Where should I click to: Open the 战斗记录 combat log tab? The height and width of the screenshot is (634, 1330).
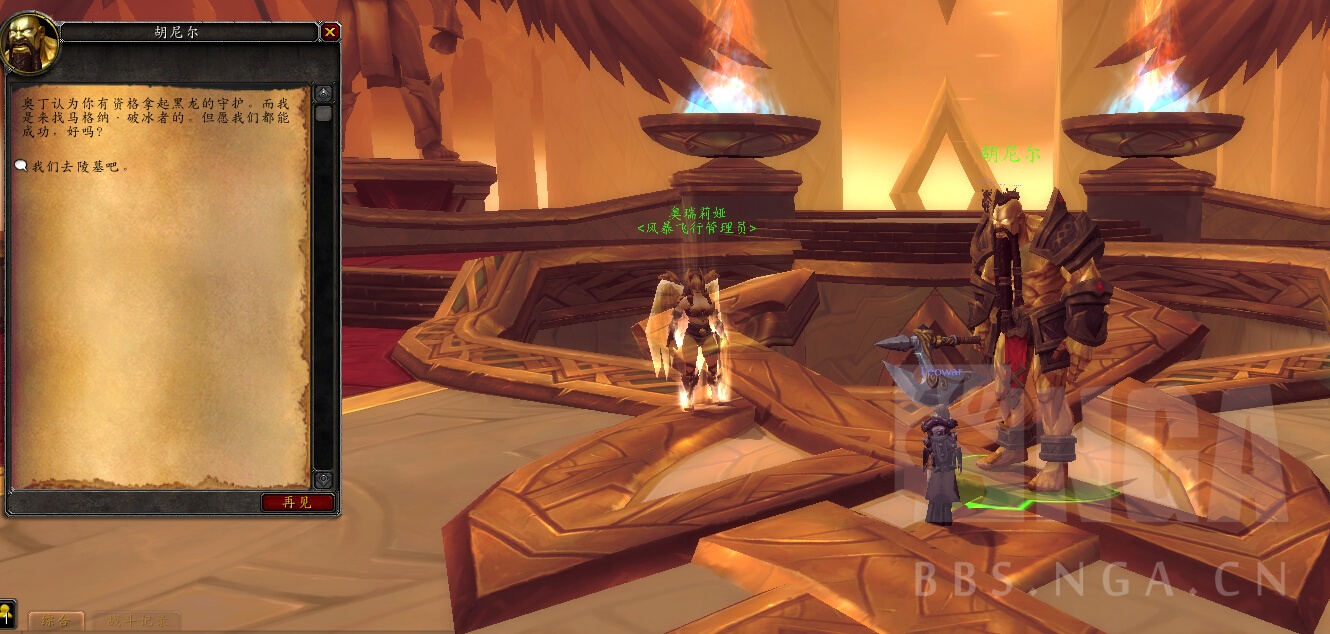(x=138, y=621)
